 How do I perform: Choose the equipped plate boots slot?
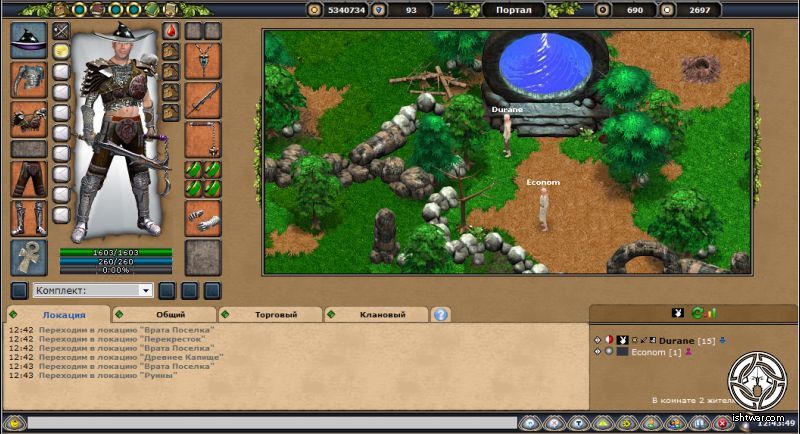(29, 217)
